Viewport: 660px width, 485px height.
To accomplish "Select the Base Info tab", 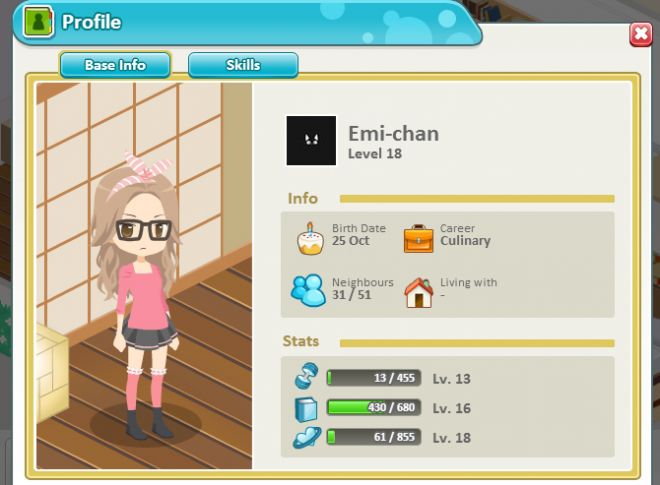I will pyautogui.click(x=115, y=65).
